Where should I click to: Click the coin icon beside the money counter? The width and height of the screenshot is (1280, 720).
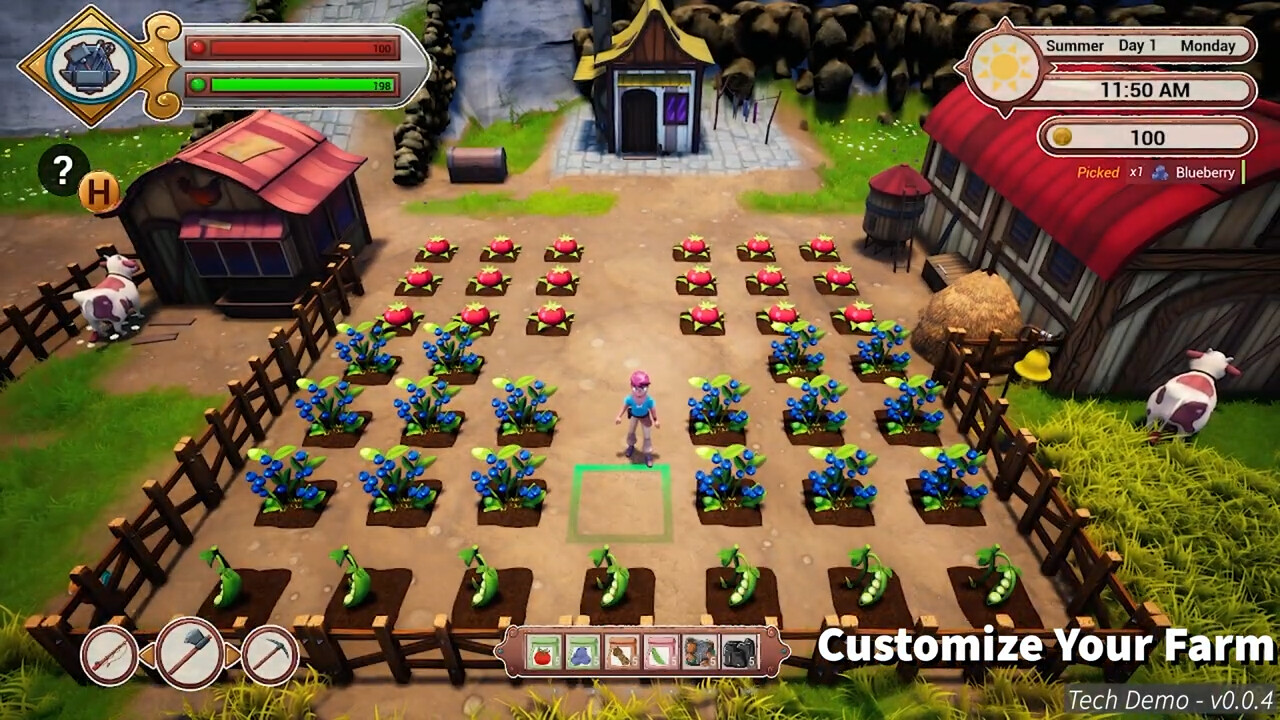(1062, 138)
